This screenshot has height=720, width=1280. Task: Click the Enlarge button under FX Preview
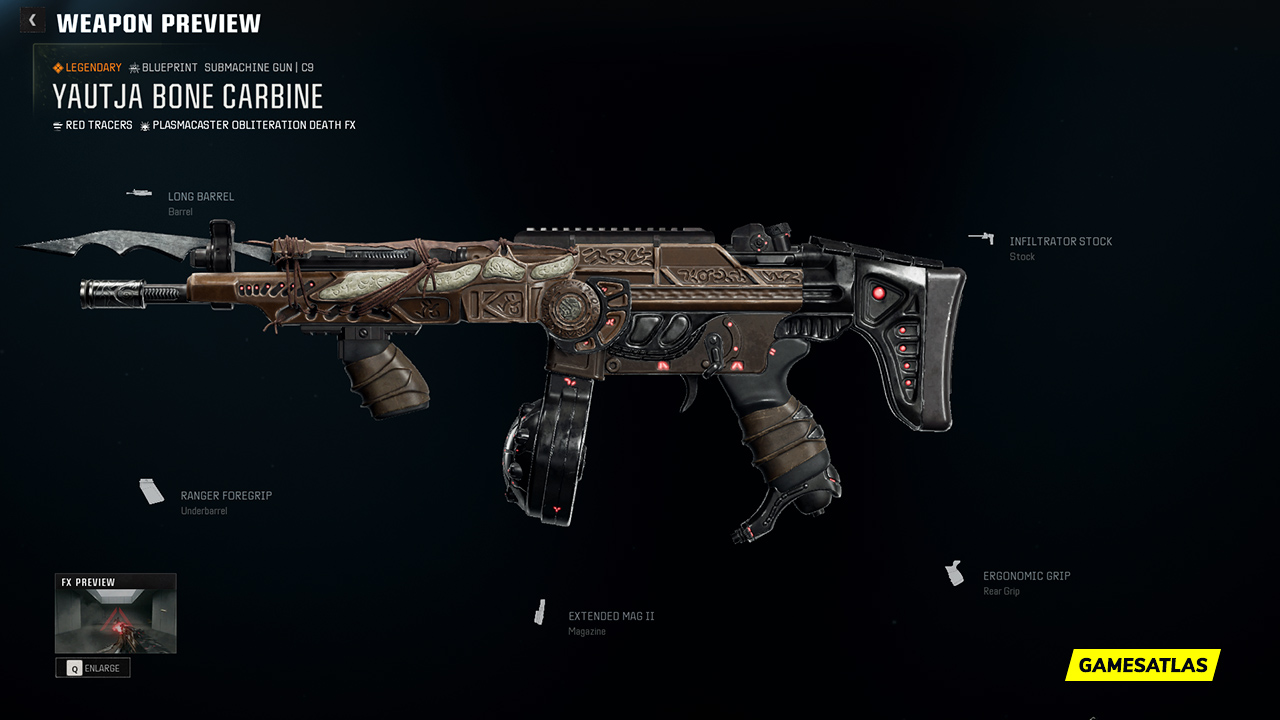coord(93,668)
